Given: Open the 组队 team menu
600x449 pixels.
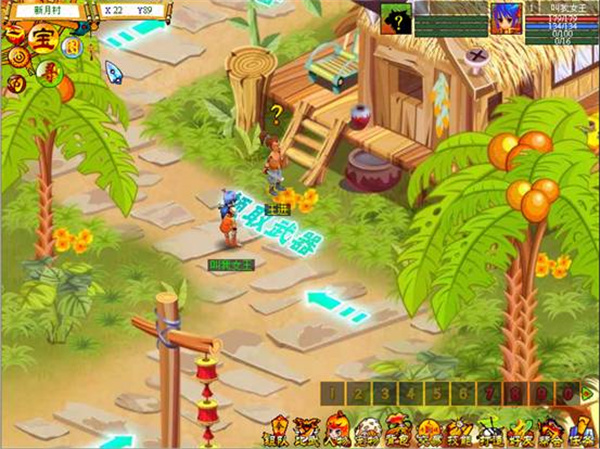Looking at the screenshot, I should coord(275,432).
